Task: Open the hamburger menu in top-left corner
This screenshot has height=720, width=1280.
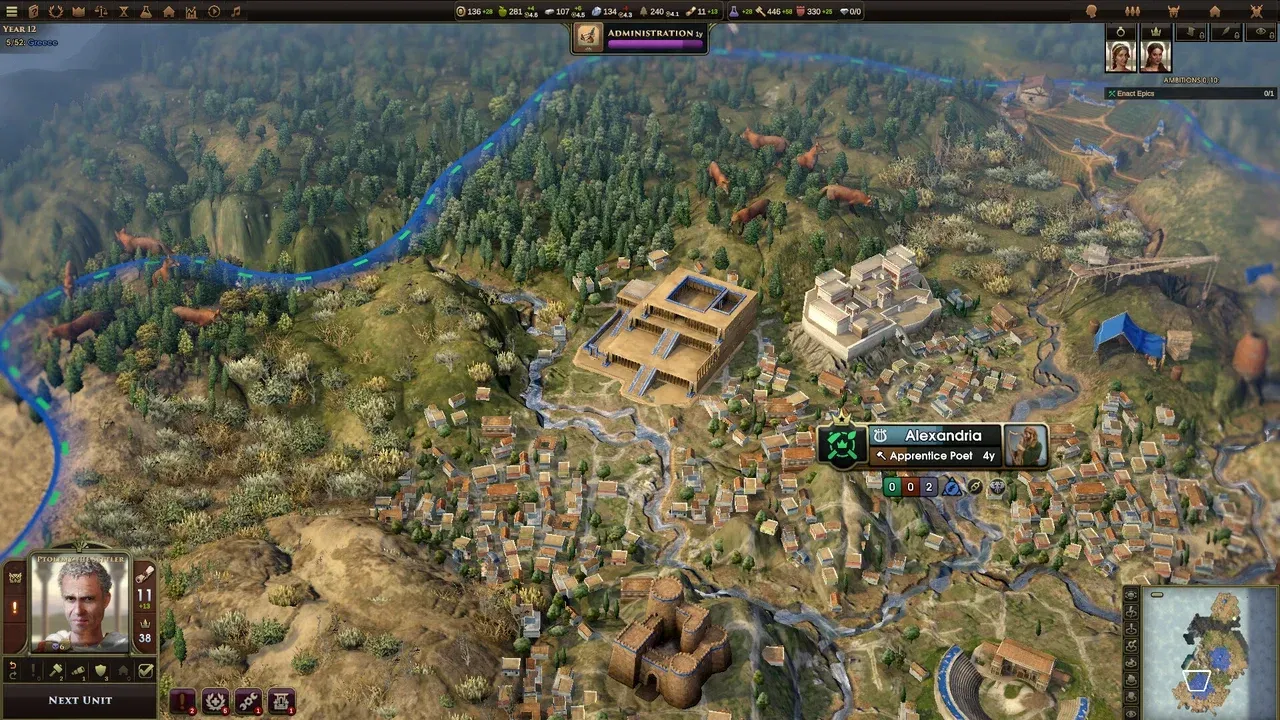Action: (10, 12)
